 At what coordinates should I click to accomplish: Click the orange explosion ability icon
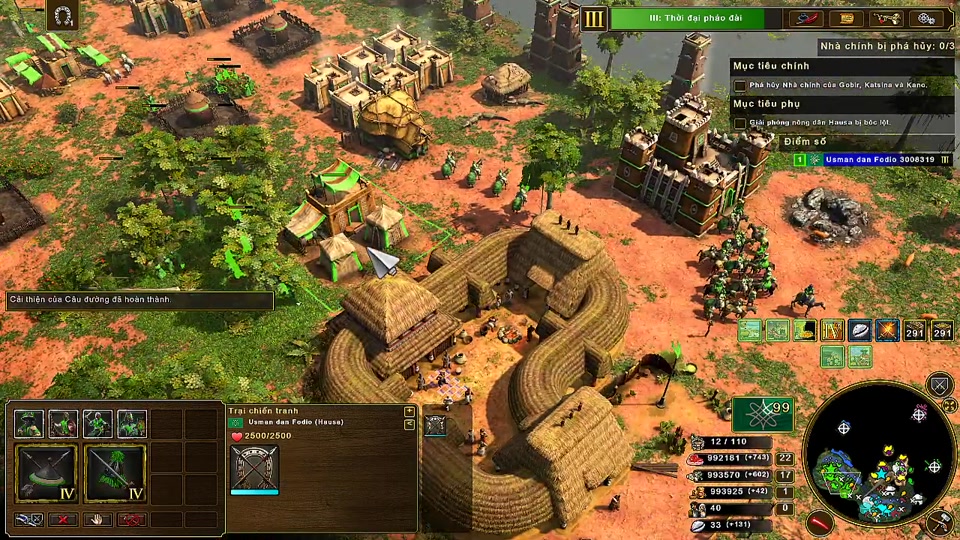tap(886, 331)
